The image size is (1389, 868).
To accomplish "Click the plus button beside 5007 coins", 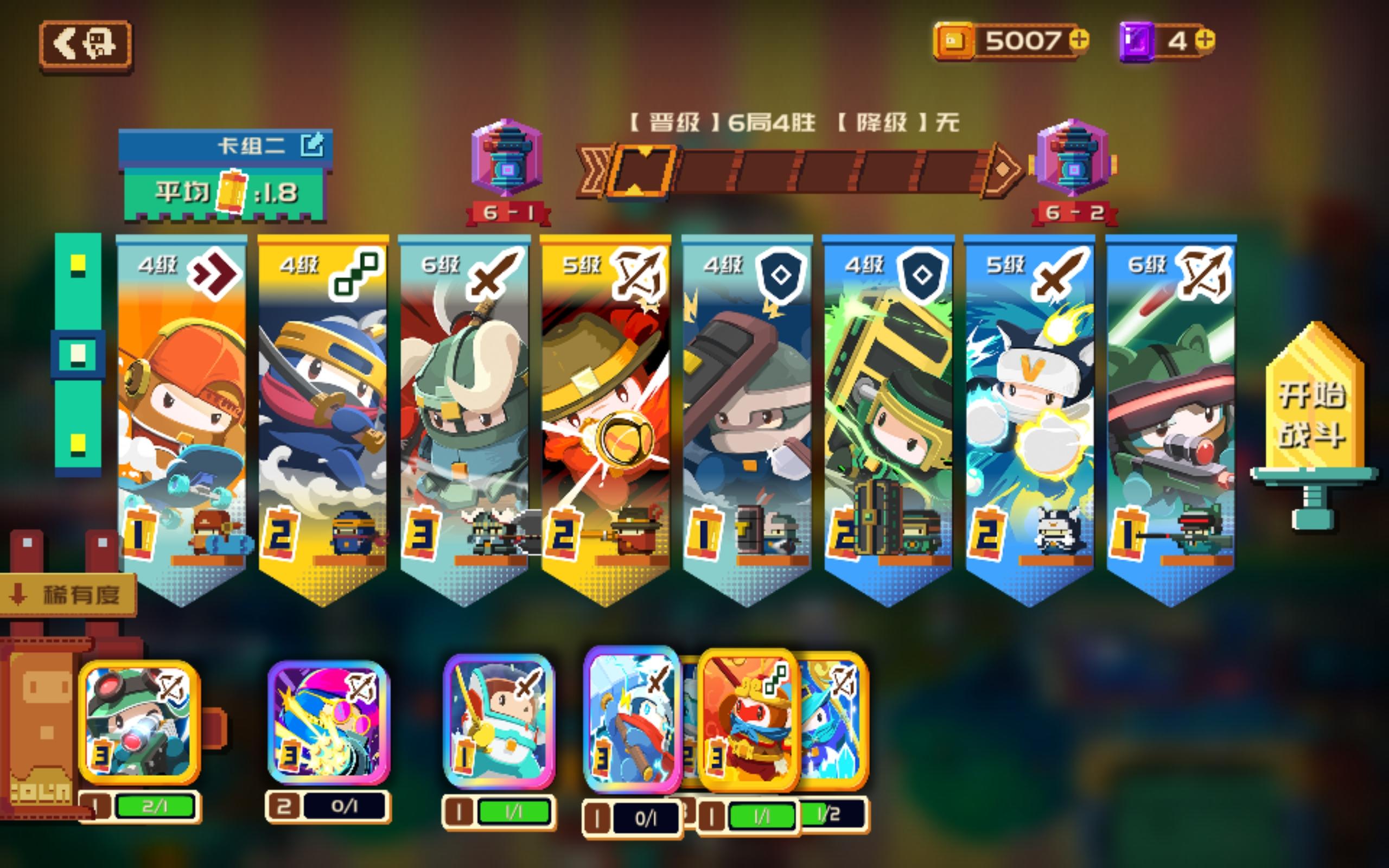I will click(x=1079, y=40).
